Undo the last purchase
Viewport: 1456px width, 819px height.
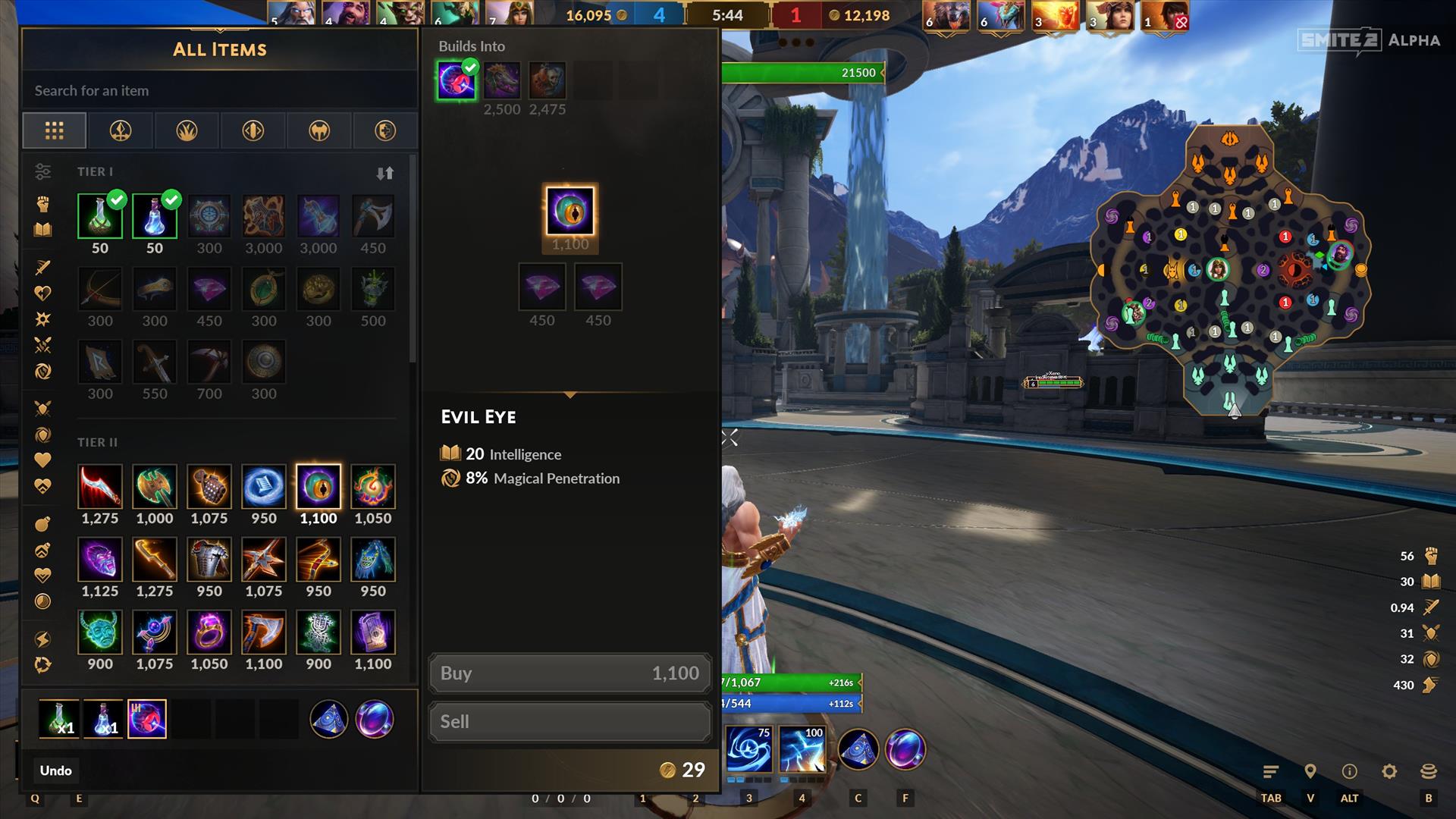click(56, 770)
